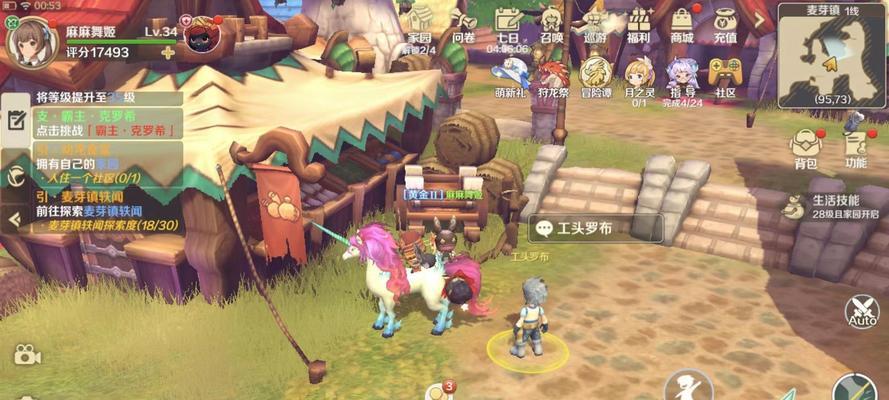Screen dimensions: 889x400
Task: Open the 社区 community icon
Action: (x=725, y=75)
